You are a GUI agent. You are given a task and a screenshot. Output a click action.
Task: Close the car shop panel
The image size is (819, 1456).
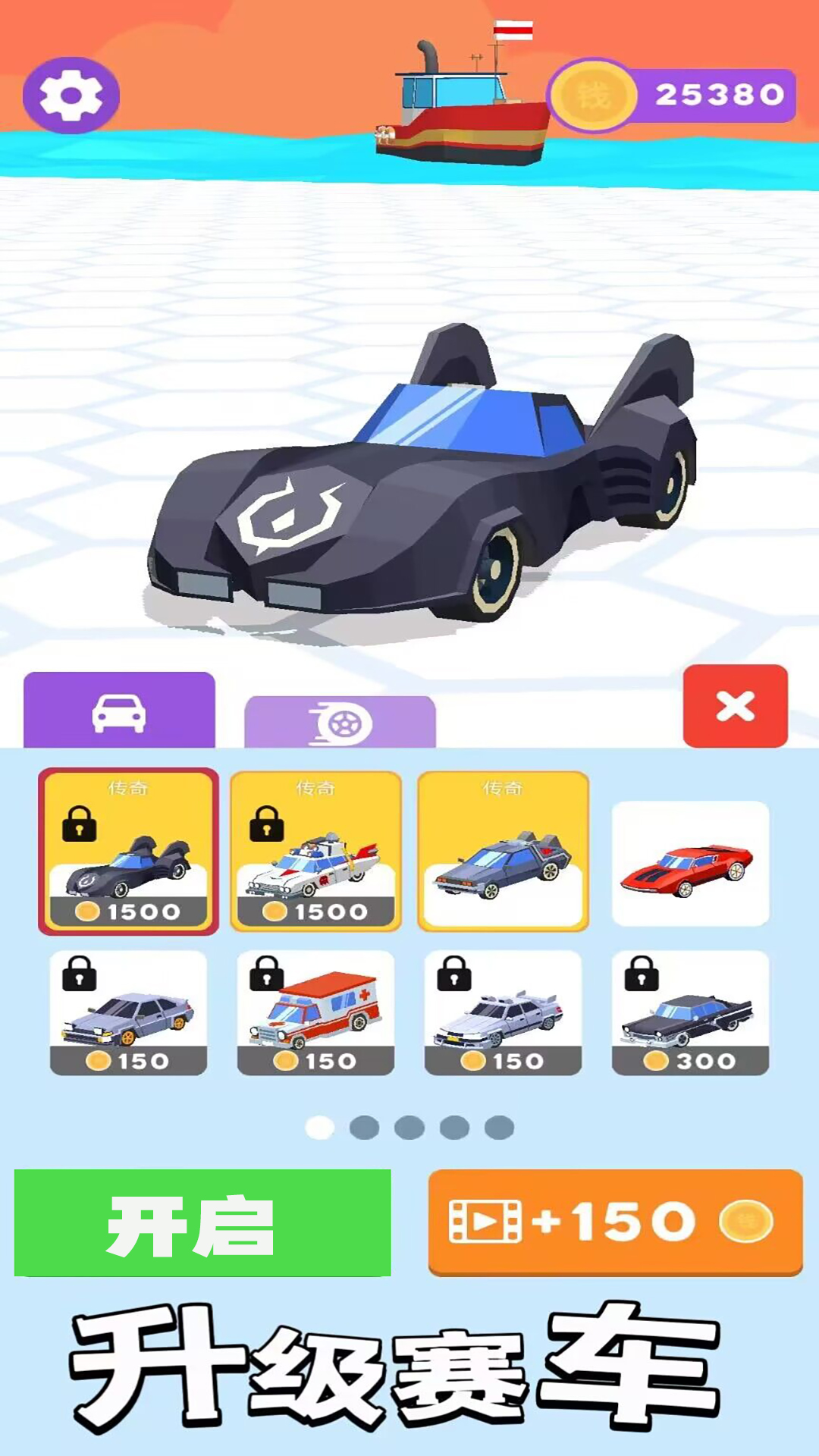(735, 706)
